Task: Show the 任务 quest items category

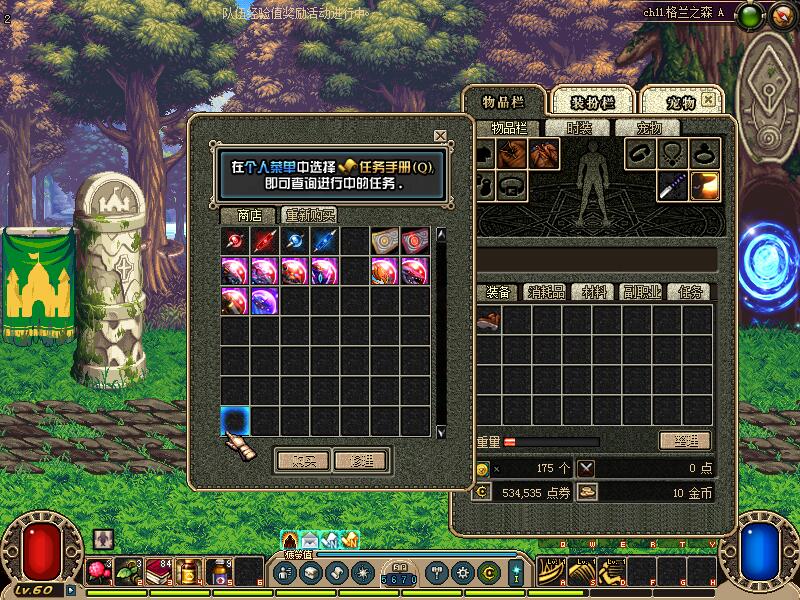Action: coord(690,292)
